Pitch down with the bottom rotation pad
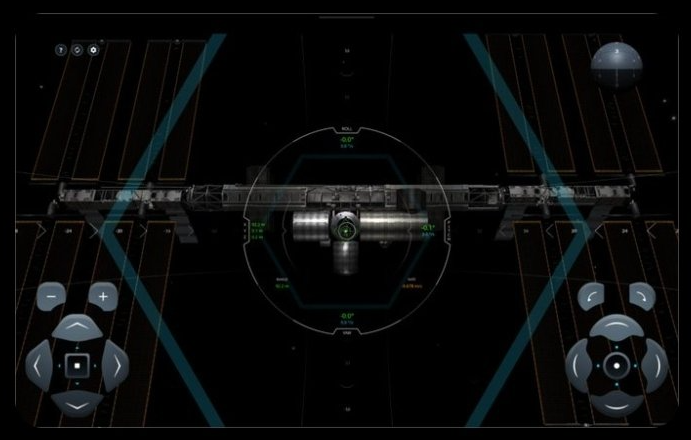 [616, 403]
